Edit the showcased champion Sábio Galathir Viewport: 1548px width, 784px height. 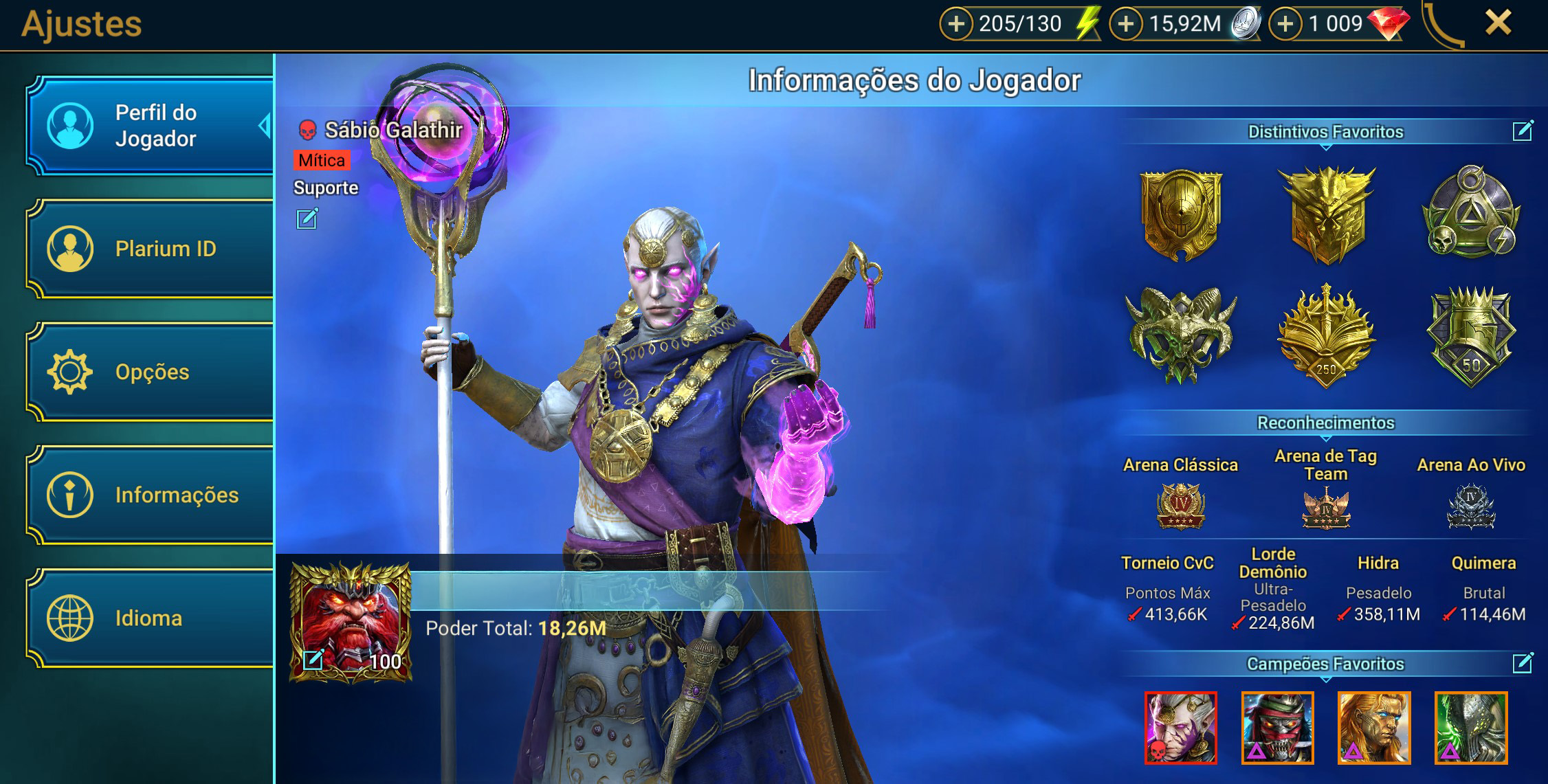pos(307,219)
